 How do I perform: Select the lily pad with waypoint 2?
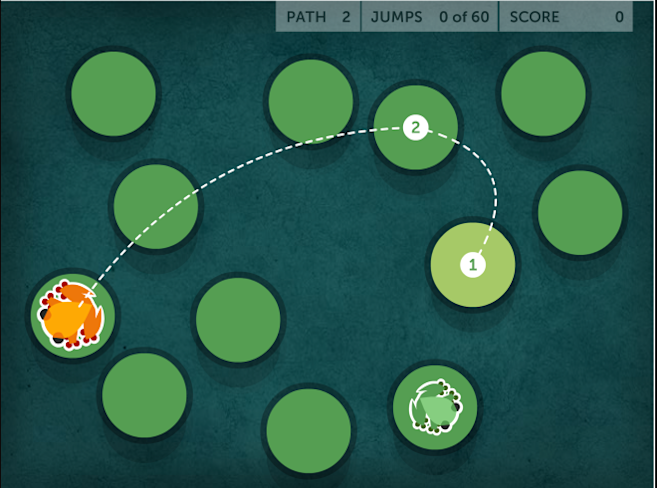coord(415,127)
